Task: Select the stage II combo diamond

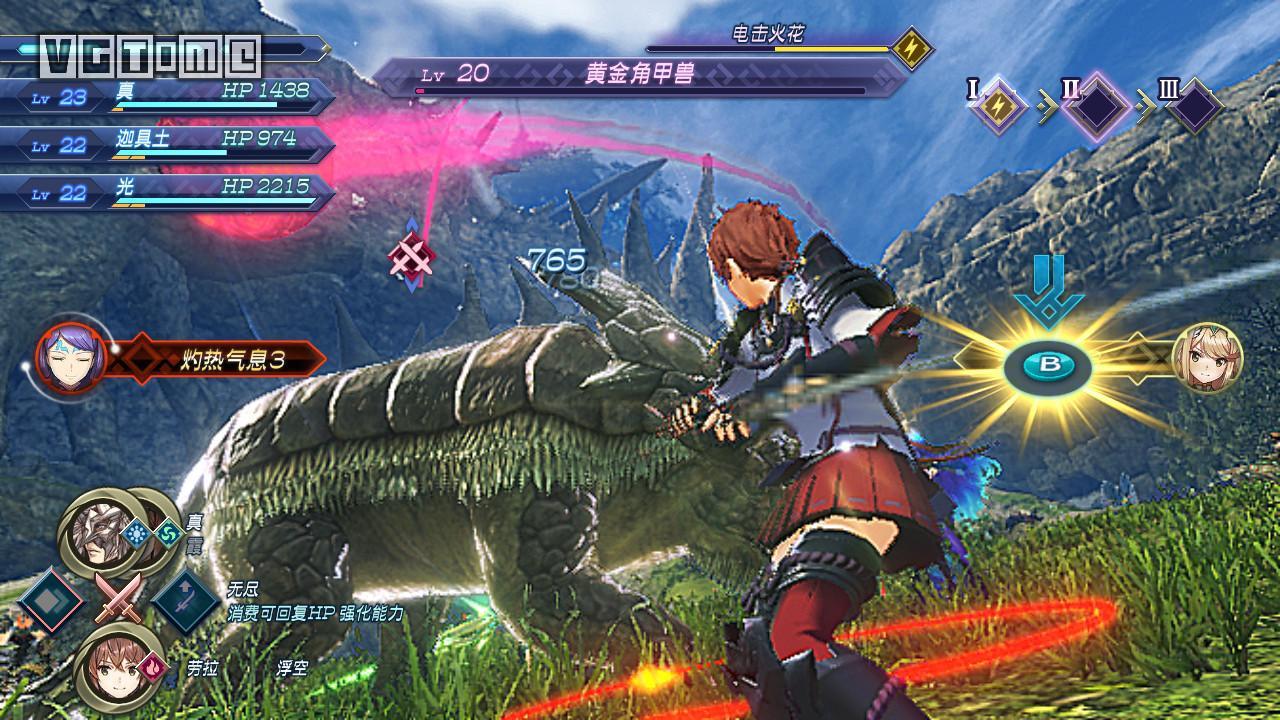Action: click(1097, 105)
